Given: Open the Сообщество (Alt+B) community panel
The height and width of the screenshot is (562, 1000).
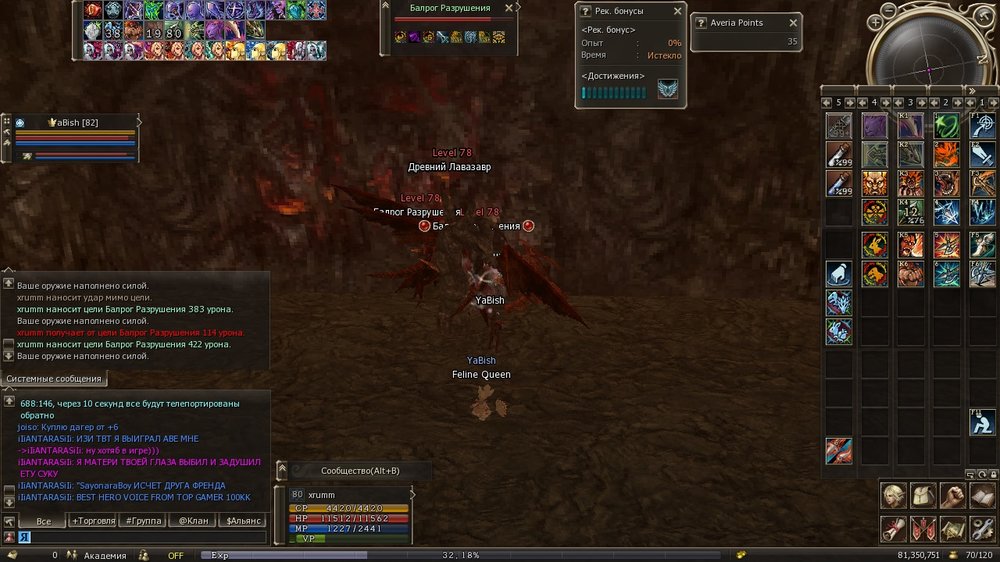Looking at the screenshot, I should pos(359,470).
